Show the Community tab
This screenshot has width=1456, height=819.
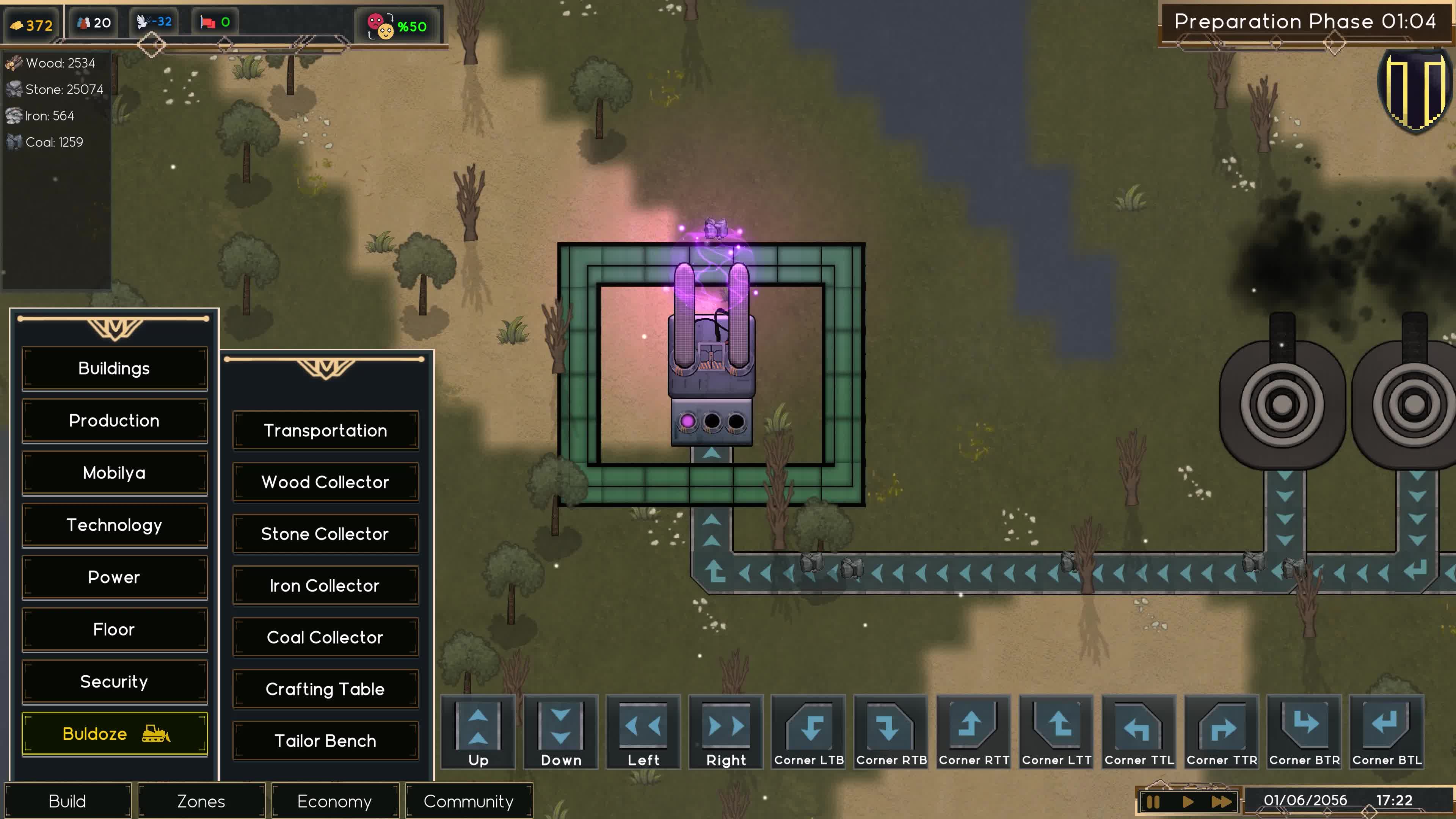pyautogui.click(x=469, y=802)
